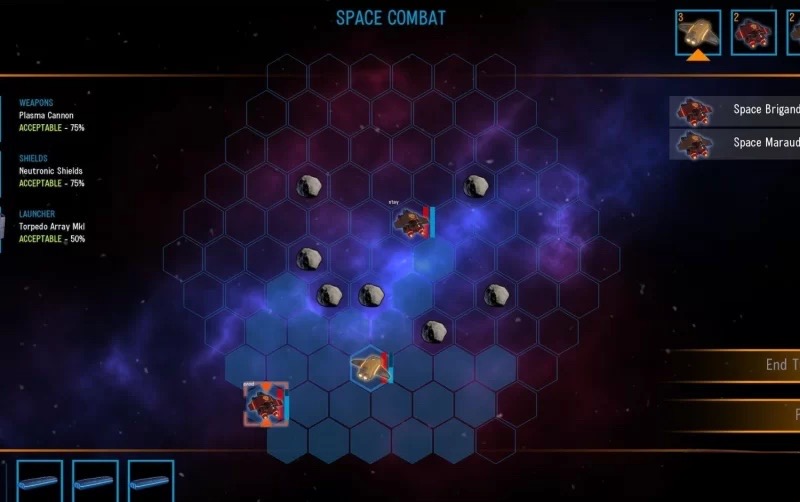Target the red enemy ship near grid center
Image resolution: width=800 pixels, height=502 pixels.
(411, 222)
